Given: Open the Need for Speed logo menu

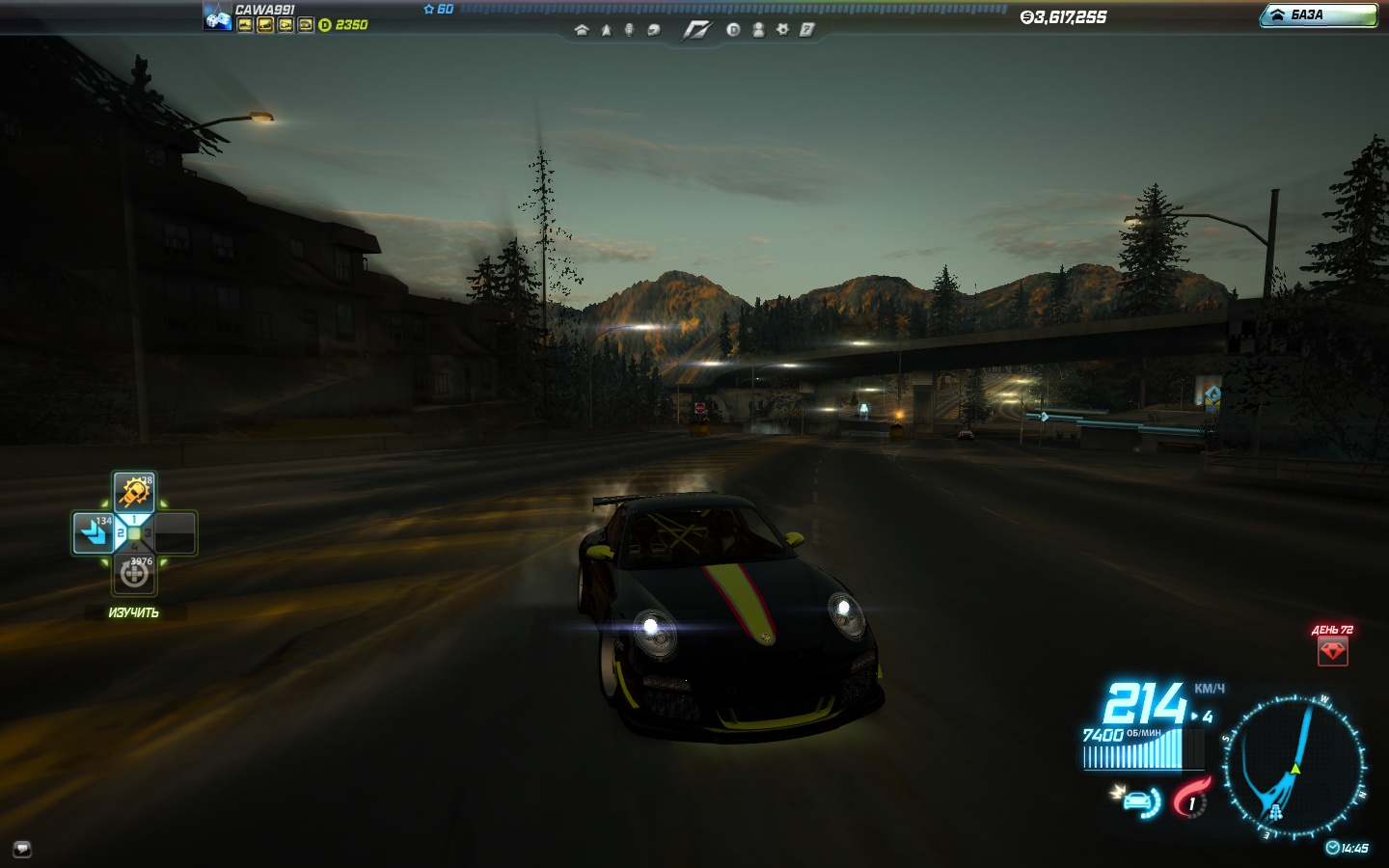Looking at the screenshot, I should pos(695,30).
